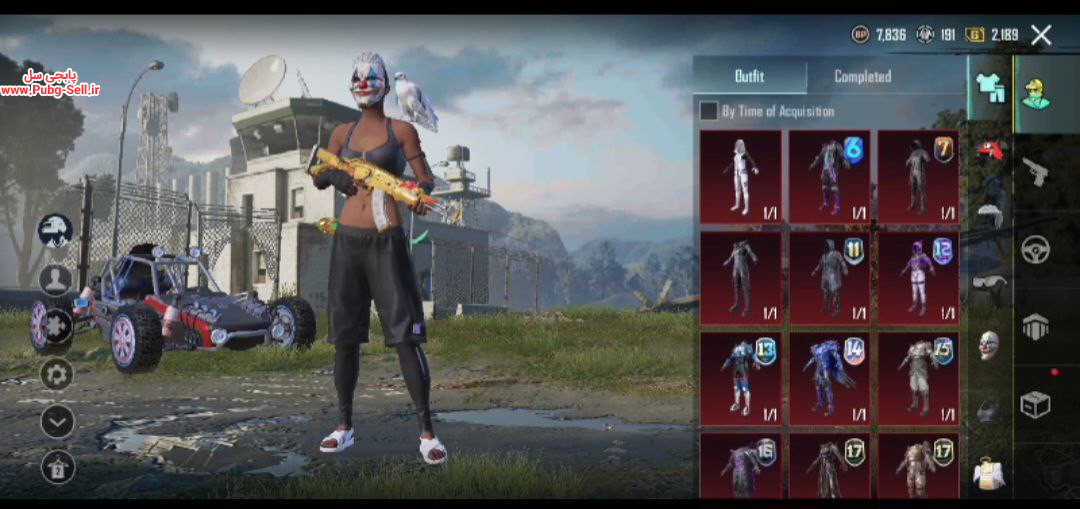Screen dimensions: 1080x509
Task: Pick the outfit with level 15 badge
Action: pyautogui.click(x=918, y=378)
